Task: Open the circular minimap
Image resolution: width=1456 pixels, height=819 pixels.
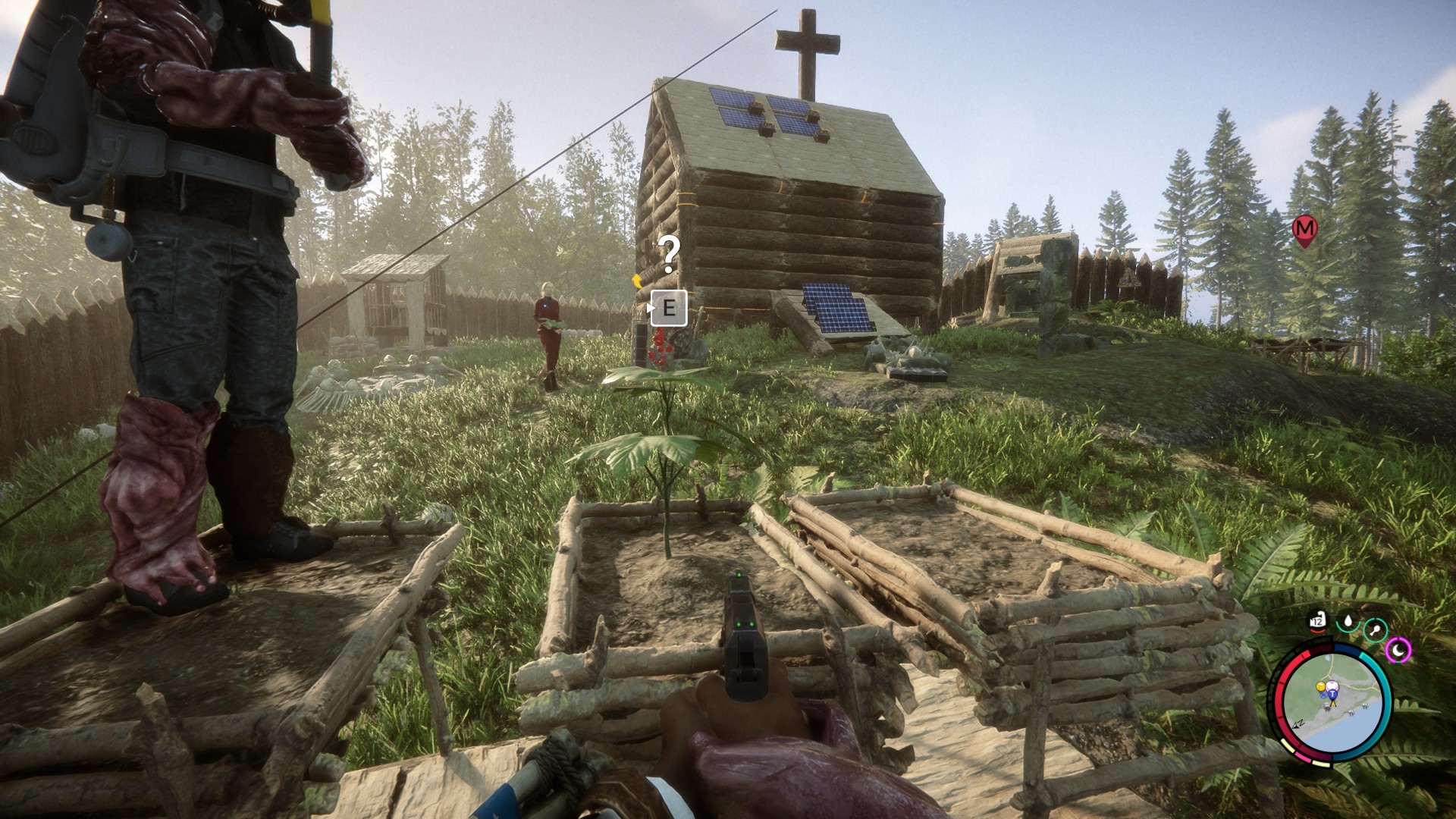Action: (1336, 703)
